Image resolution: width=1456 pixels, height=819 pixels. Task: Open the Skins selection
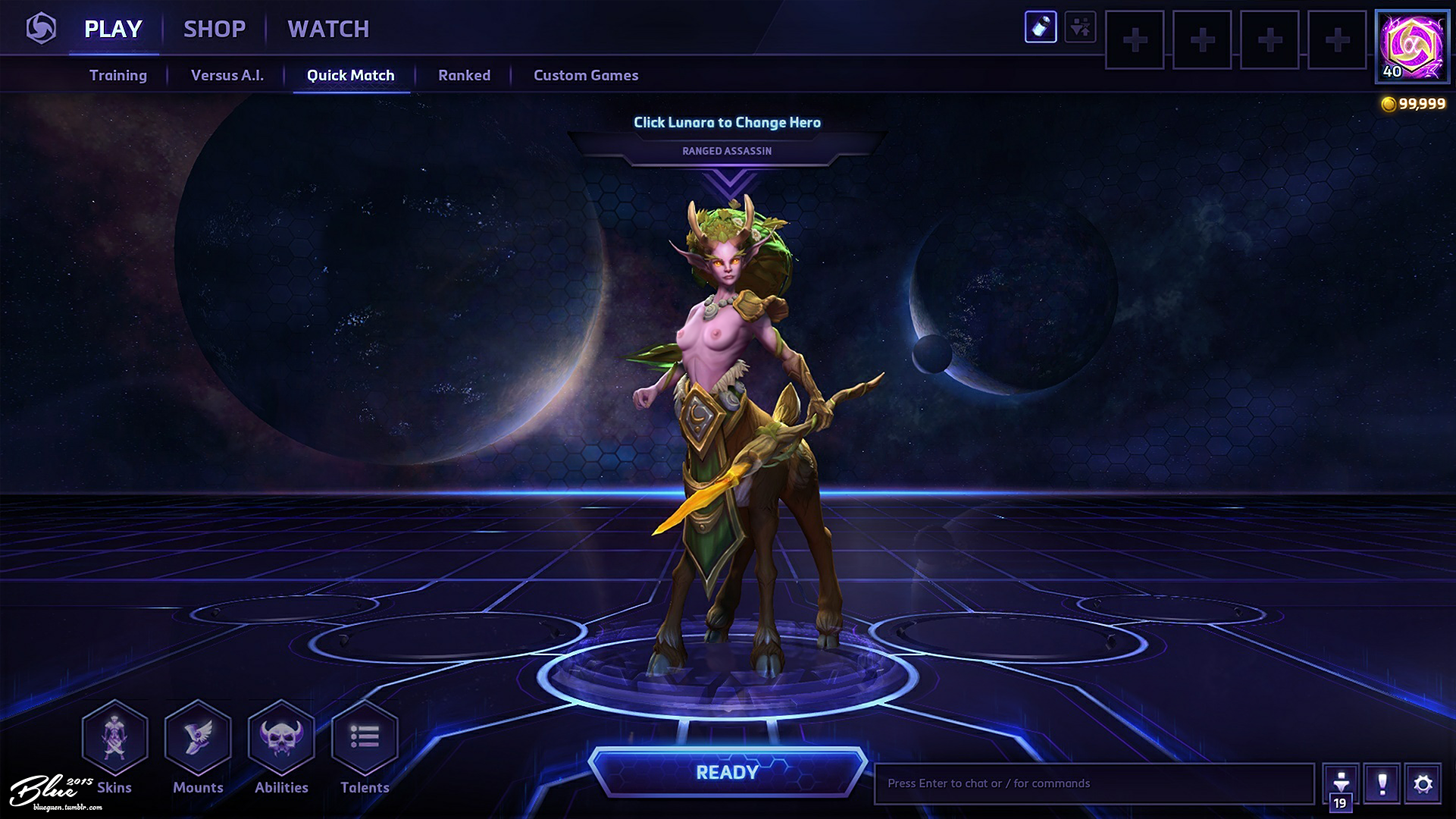click(114, 737)
